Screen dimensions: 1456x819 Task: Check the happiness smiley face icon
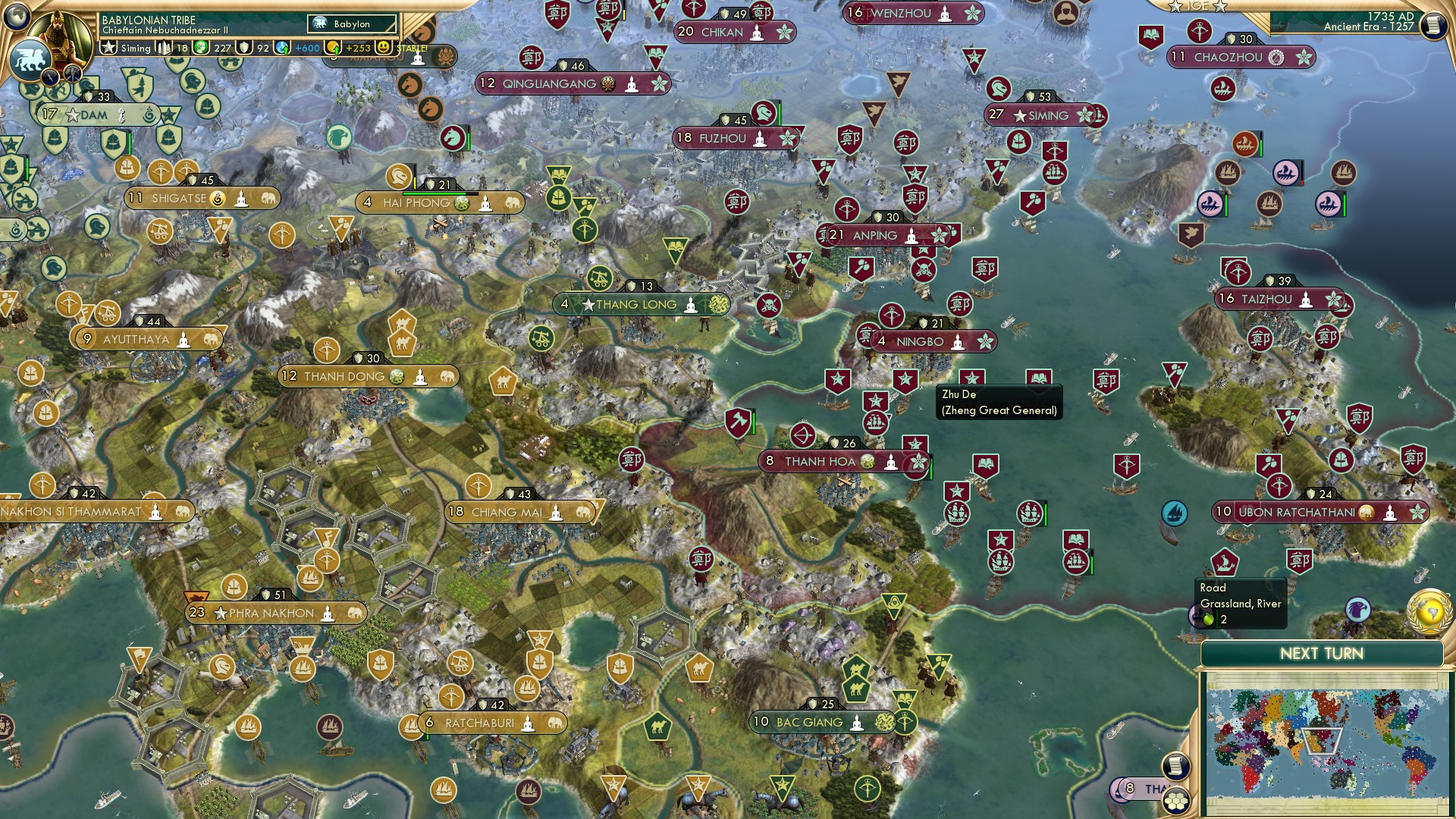point(383,48)
